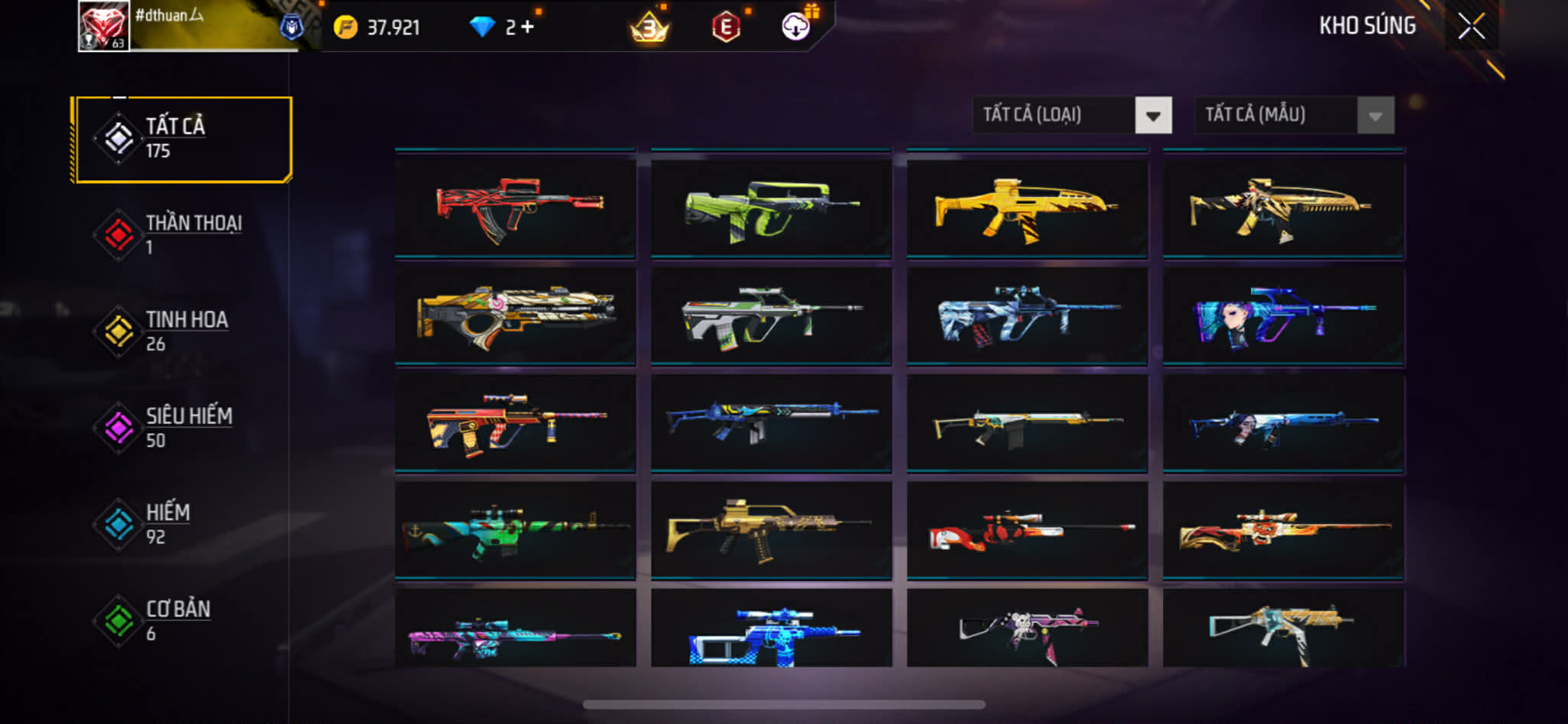Select the green FAMAS weapon skin
The width and height of the screenshot is (1568, 724).
tap(771, 208)
